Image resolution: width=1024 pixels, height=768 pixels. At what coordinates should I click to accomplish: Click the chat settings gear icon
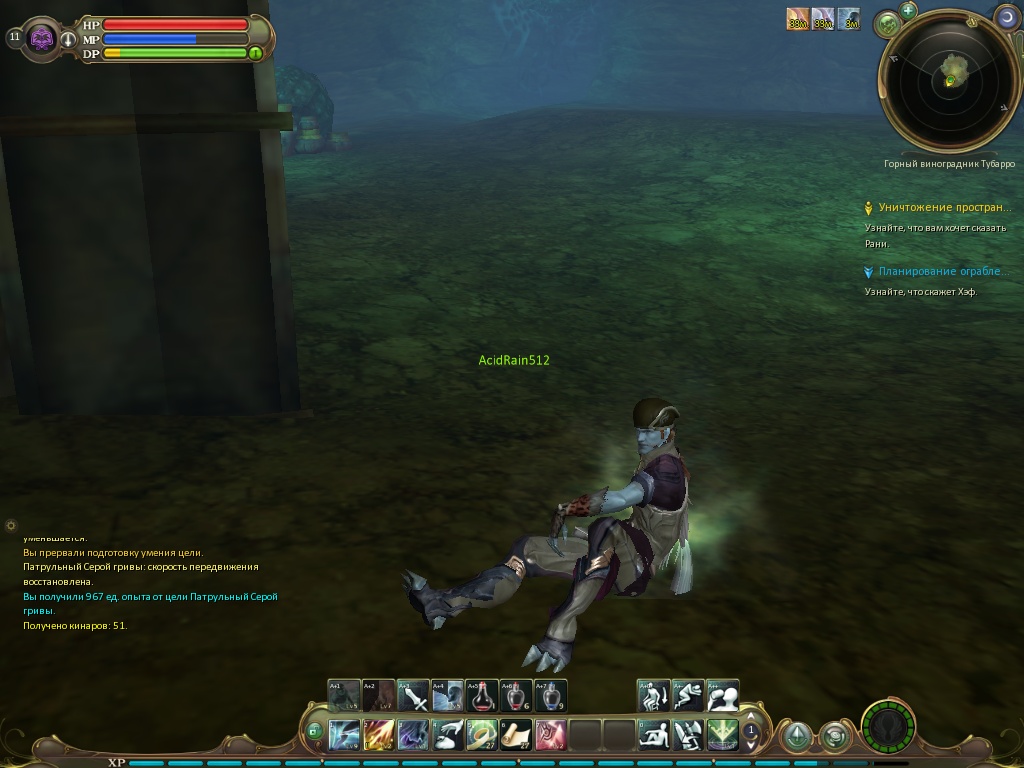click(11, 525)
